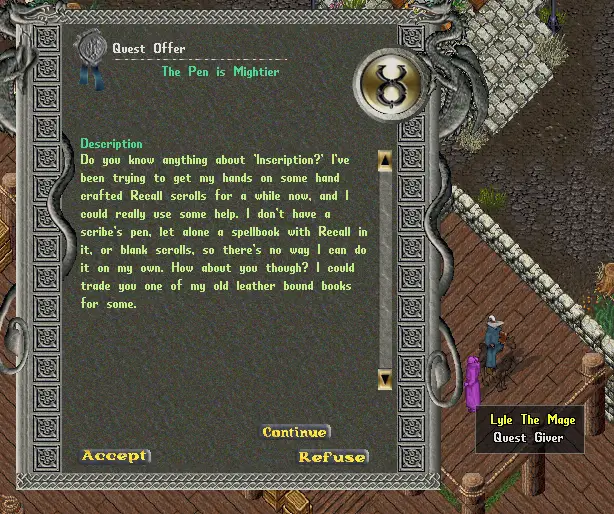614x514 pixels.
Task: Refuse the quest offer
Action: coord(332,457)
